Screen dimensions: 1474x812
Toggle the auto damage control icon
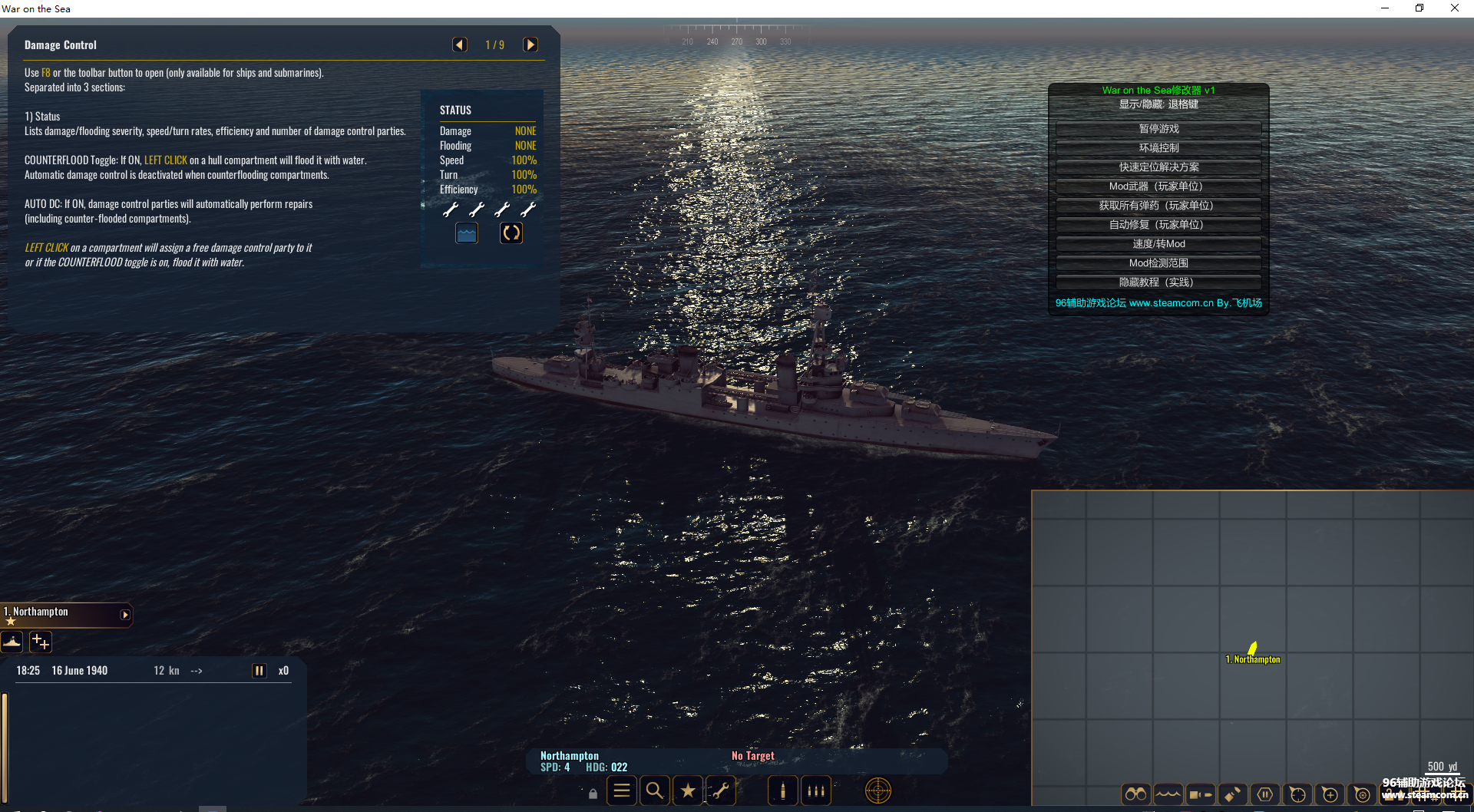tap(511, 233)
